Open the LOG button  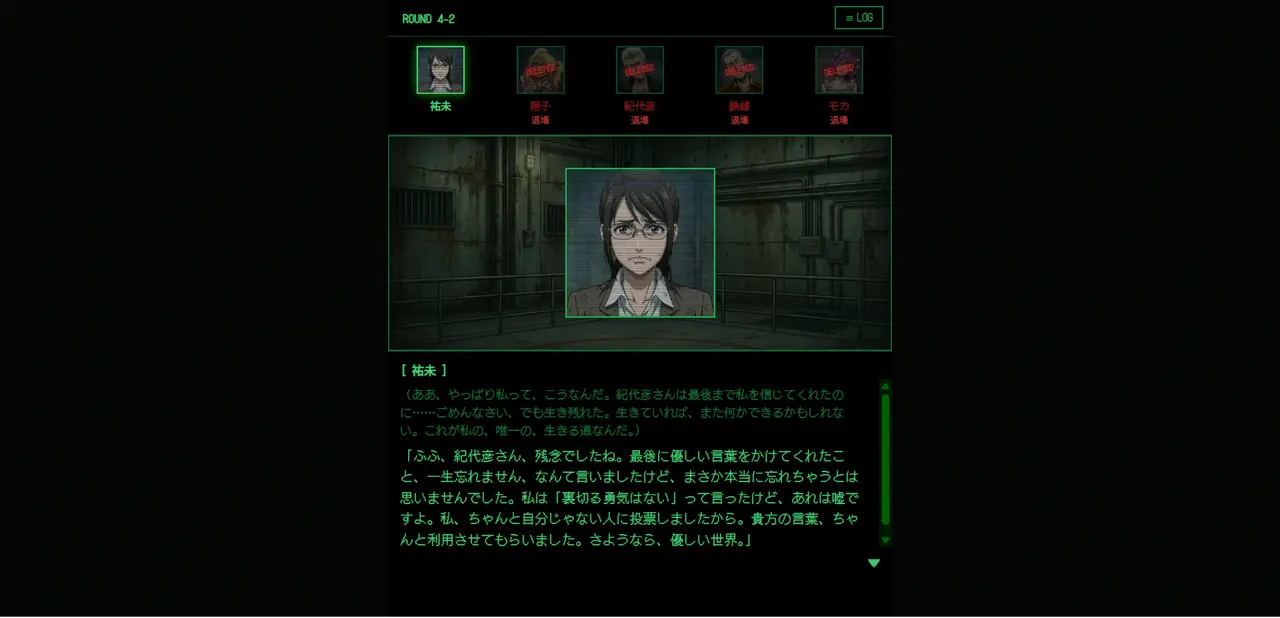858,18
